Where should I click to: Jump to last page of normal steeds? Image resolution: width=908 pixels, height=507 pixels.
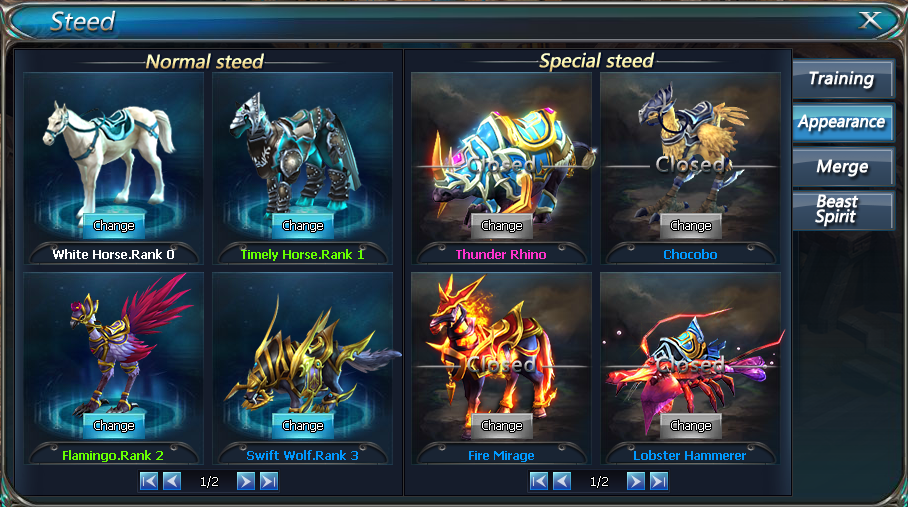(268, 481)
